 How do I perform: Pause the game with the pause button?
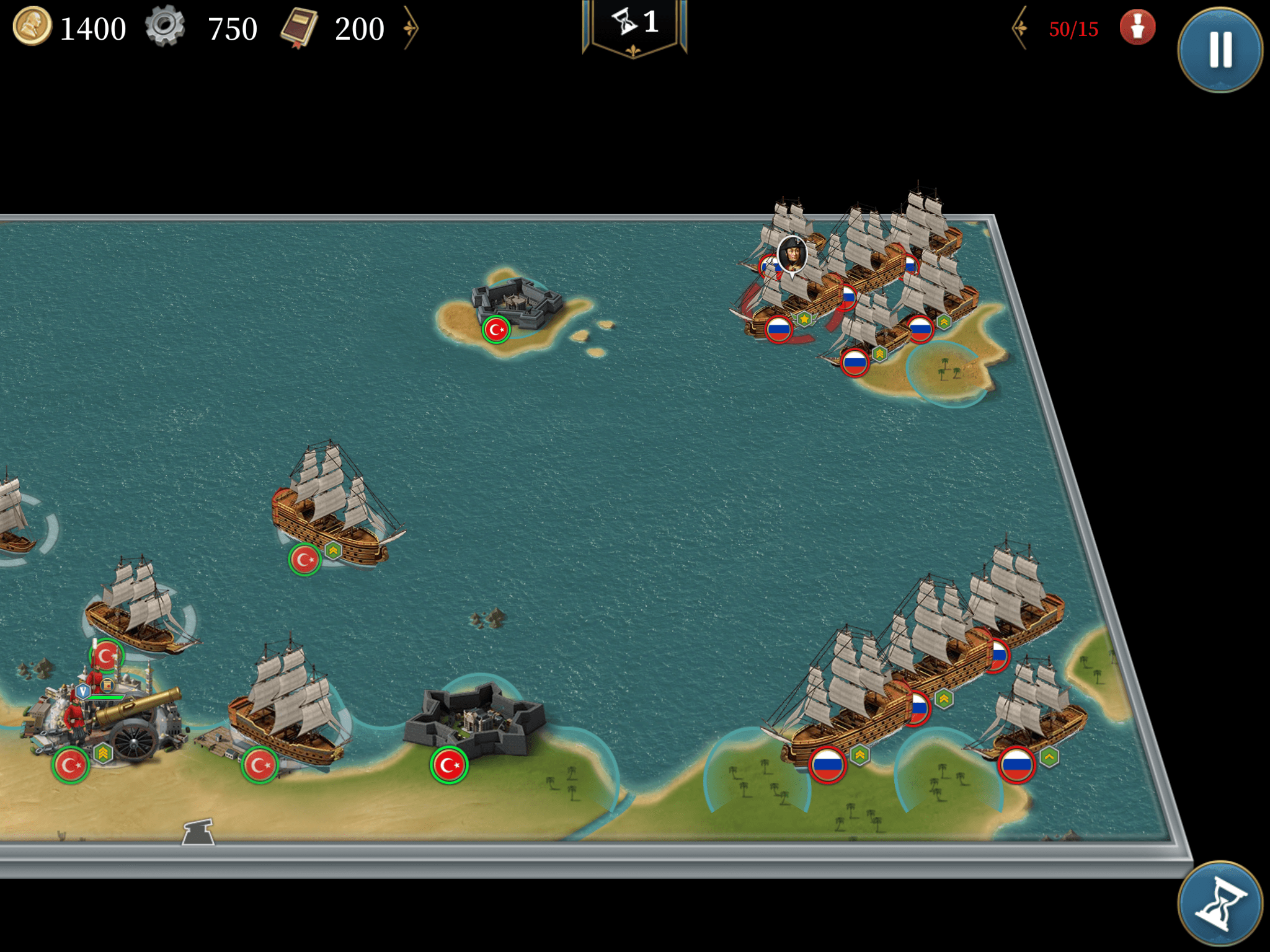(x=1219, y=50)
